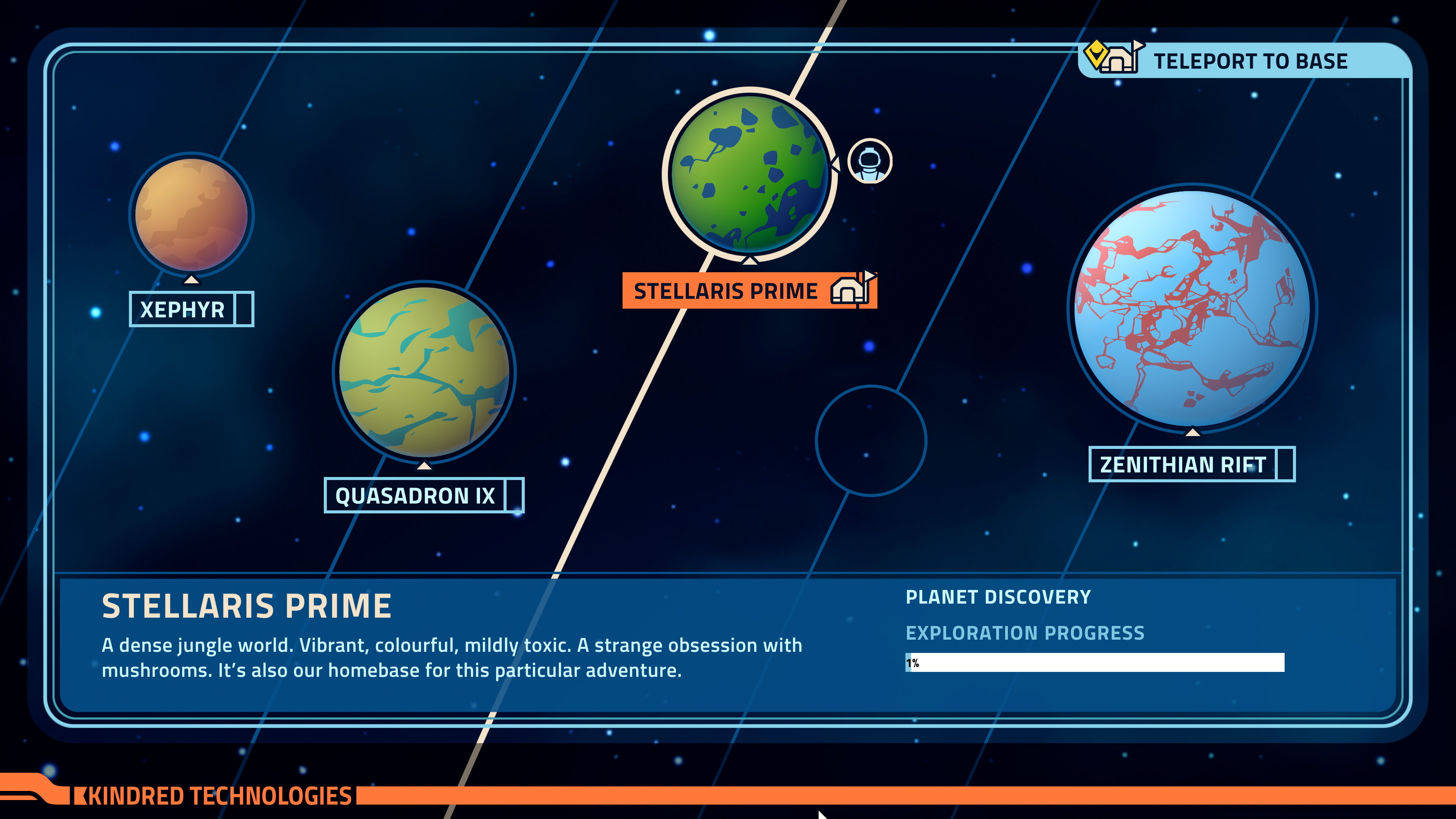1456x819 pixels.
Task: Choose the green Stellaris Prime planet
Action: pyautogui.click(x=749, y=174)
